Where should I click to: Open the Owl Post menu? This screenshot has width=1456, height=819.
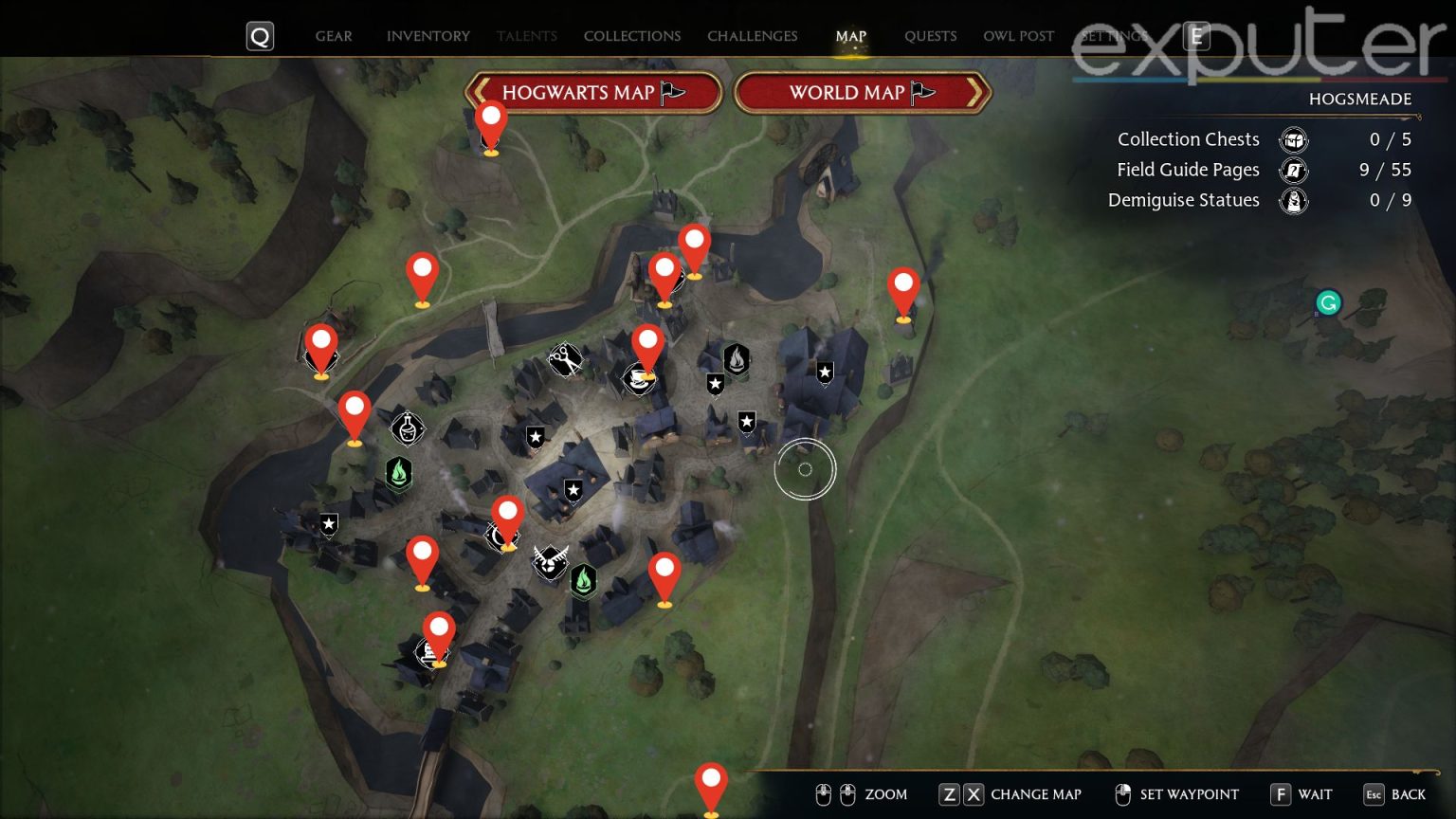pos(1018,36)
